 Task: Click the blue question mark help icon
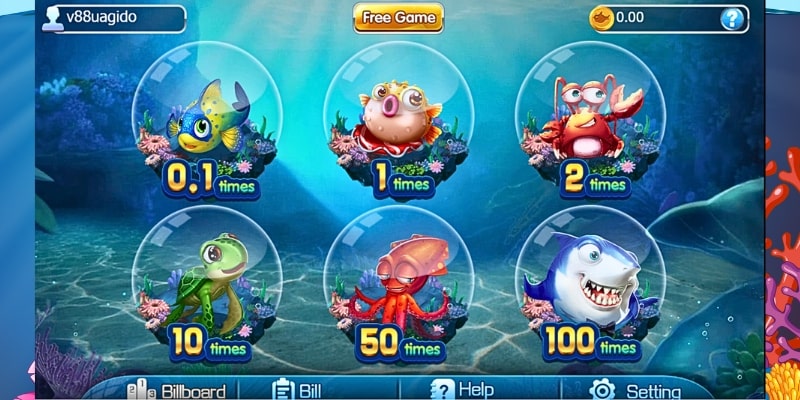(x=733, y=18)
